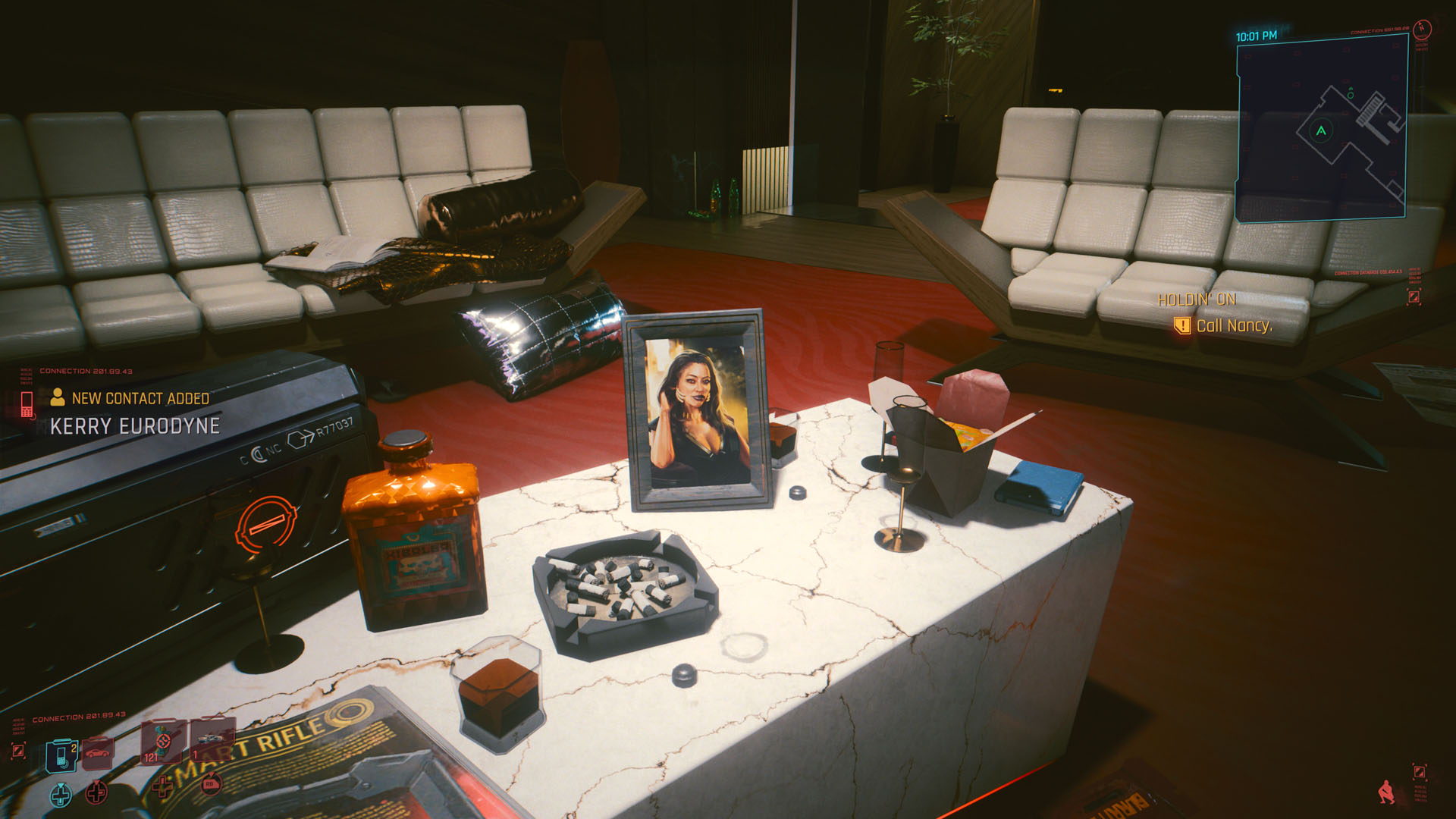
Task: Click the 'Call Nancy' objective
Action: [x=1234, y=326]
